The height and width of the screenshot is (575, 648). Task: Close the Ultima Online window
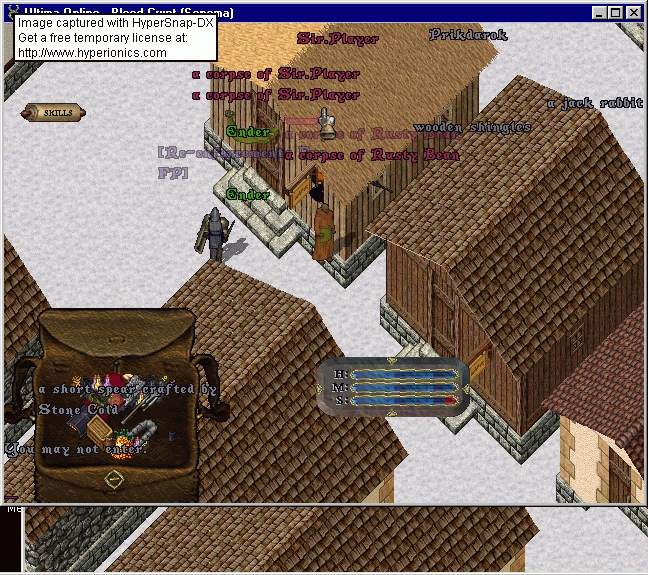[x=634, y=13]
